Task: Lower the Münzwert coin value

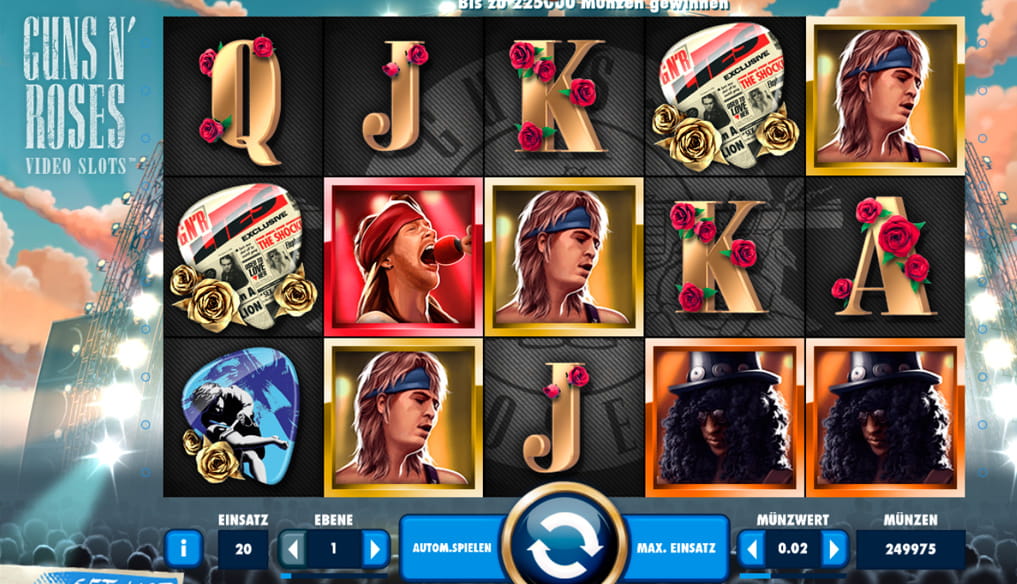Action: (751, 548)
